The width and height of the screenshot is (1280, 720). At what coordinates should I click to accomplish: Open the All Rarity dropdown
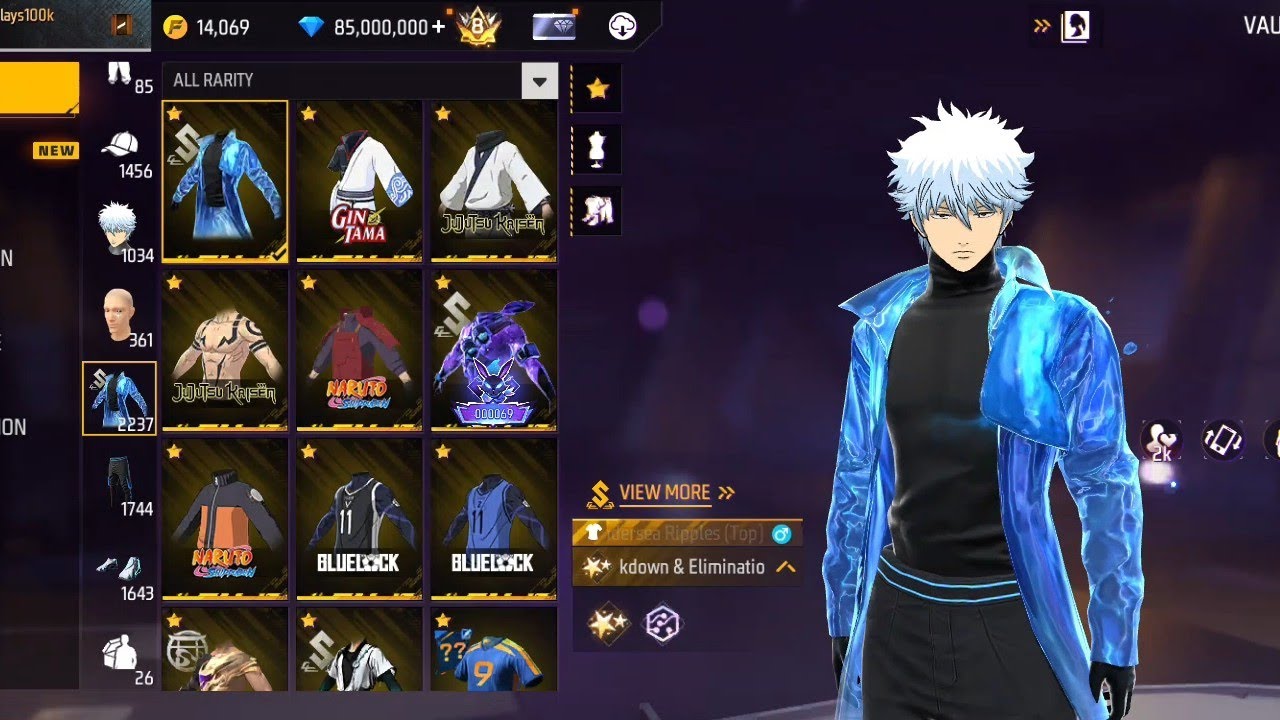(539, 81)
